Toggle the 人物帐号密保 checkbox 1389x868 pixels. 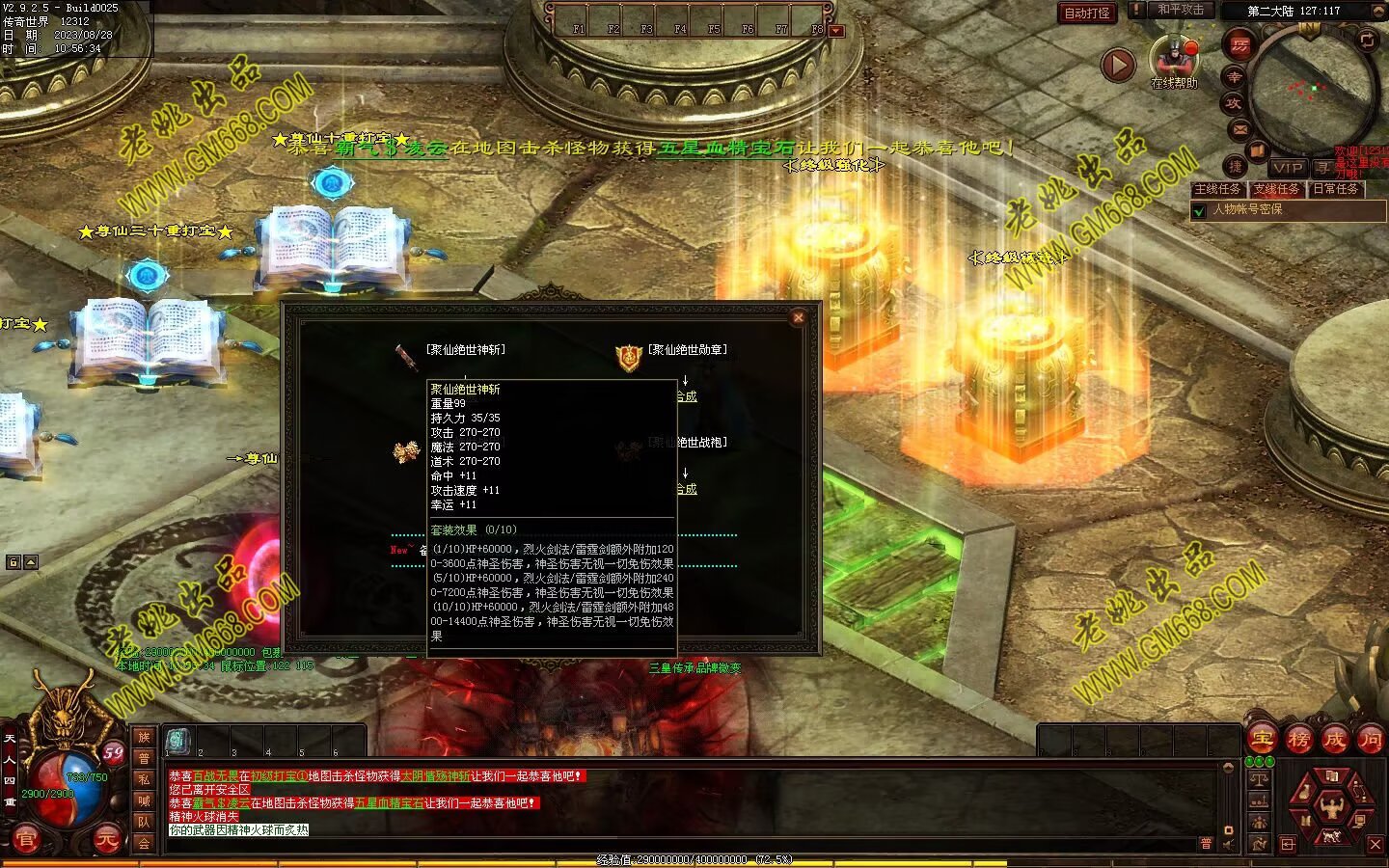click(1200, 210)
